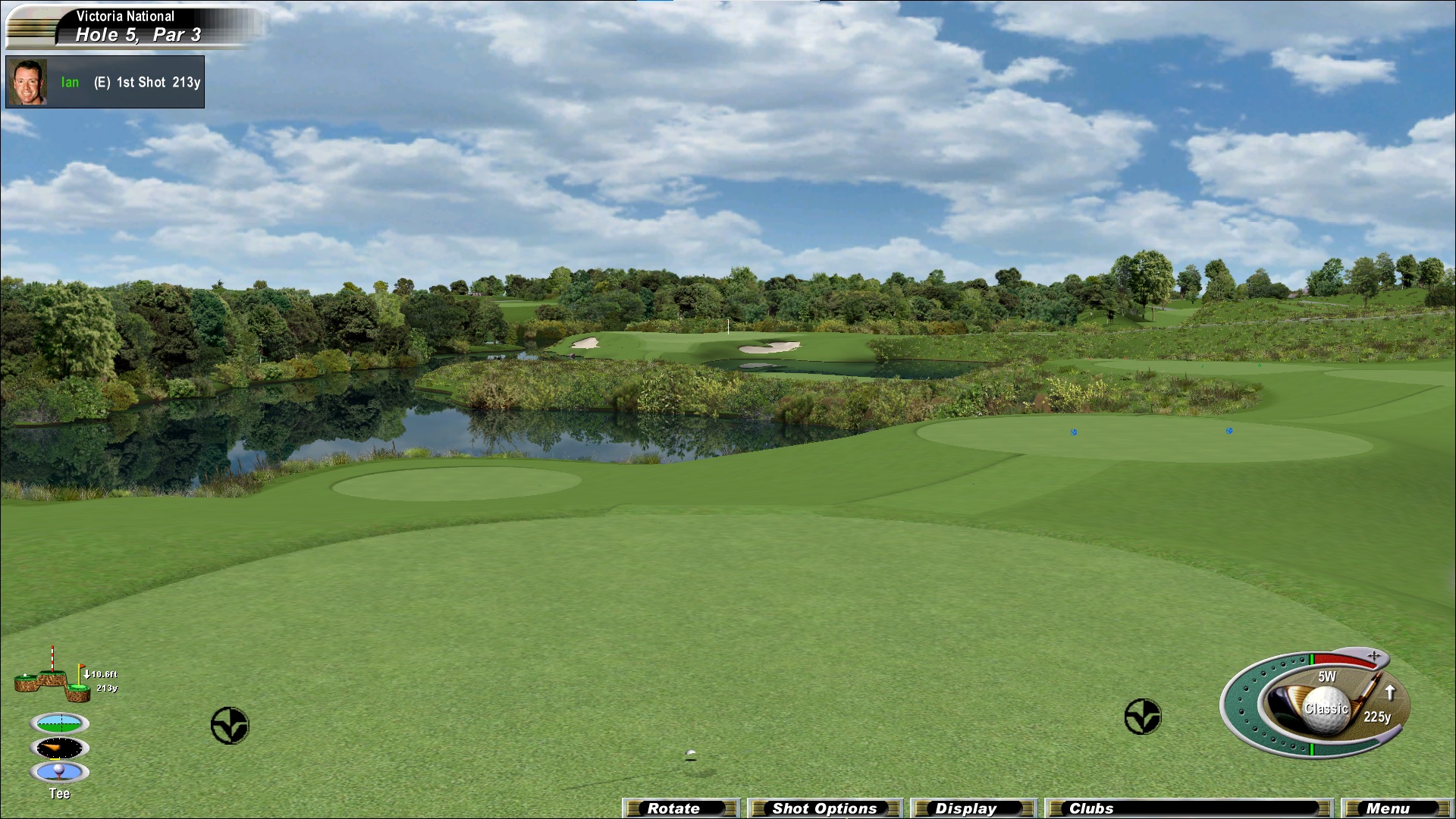1456x819 pixels.
Task: Click the horizon crosshair oval icon
Action: click(x=59, y=723)
